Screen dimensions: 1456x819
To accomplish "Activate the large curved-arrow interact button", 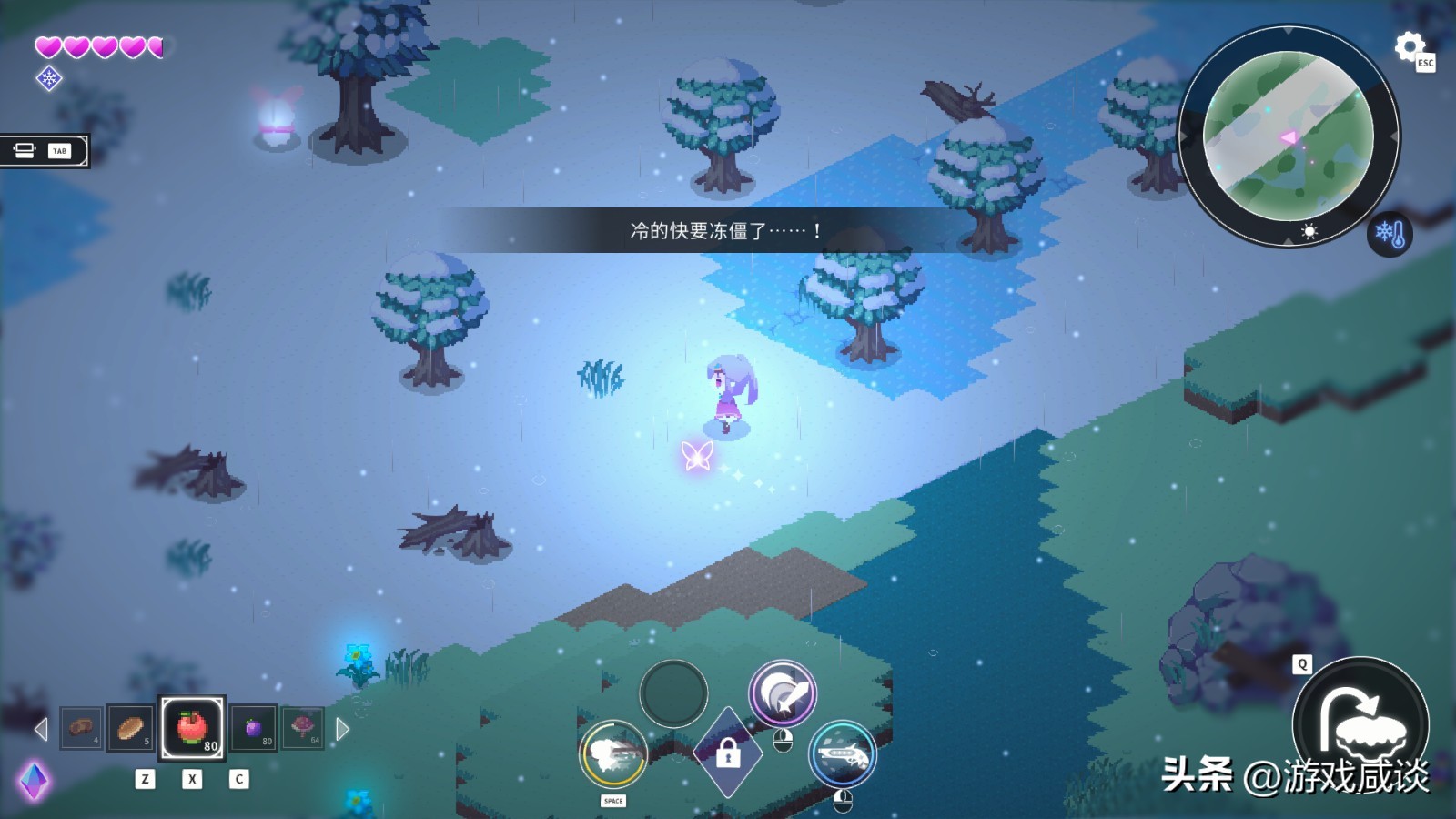I will click(x=1360, y=723).
